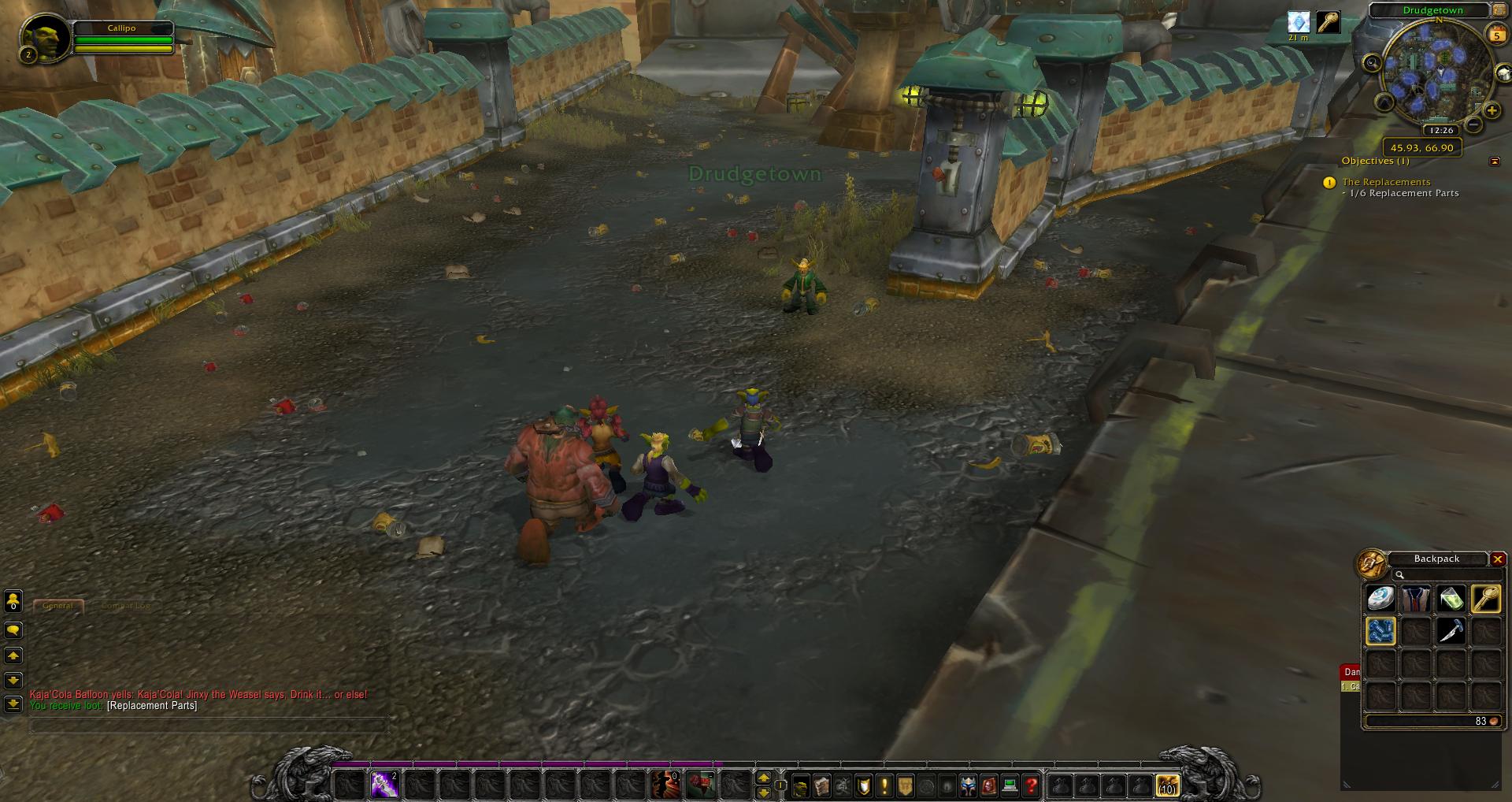
Task: Toggle the main backpack bag button
Action: pos(1167,785)
